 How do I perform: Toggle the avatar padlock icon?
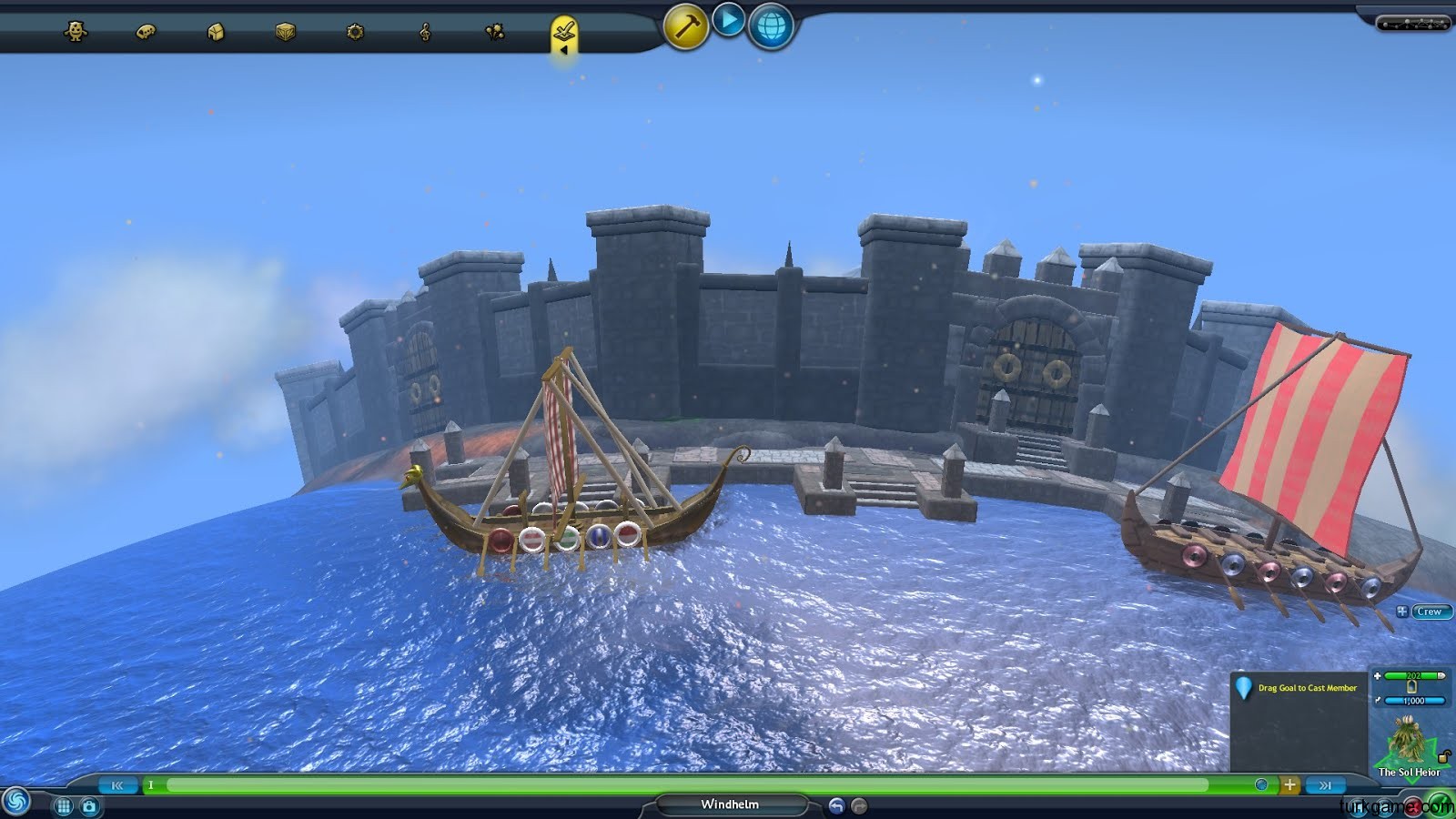[x=1443, y=756]
